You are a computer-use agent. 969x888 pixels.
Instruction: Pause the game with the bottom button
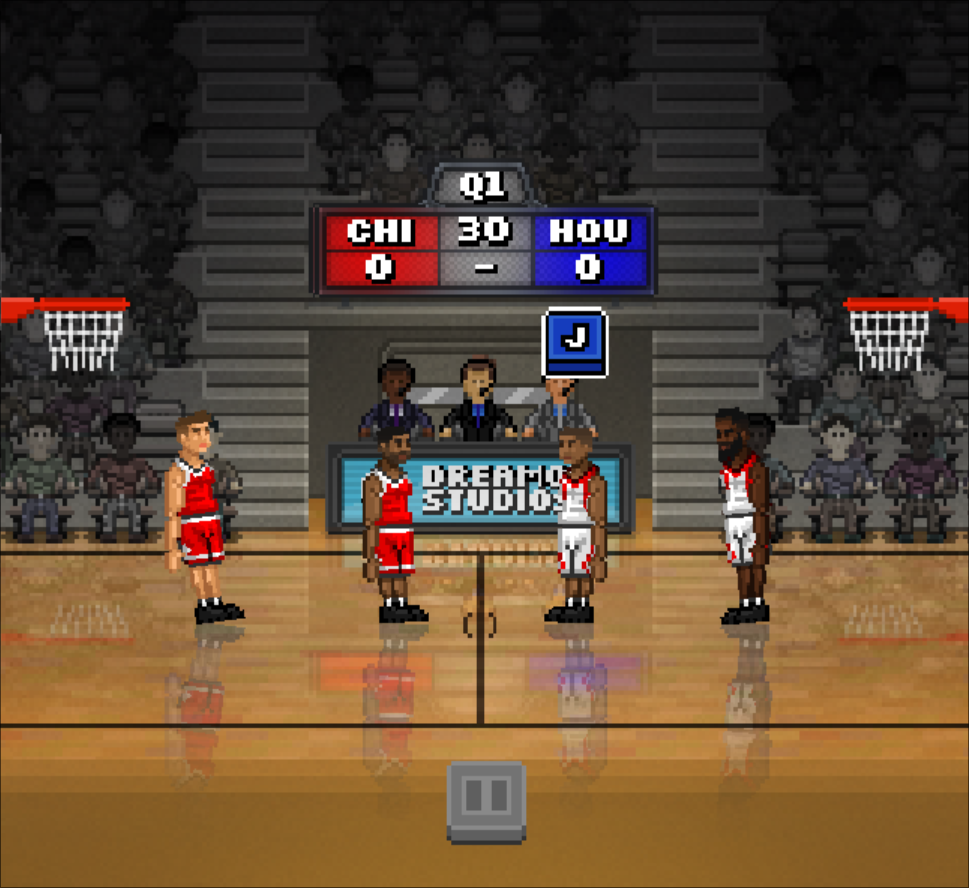[x=486, y=799]
